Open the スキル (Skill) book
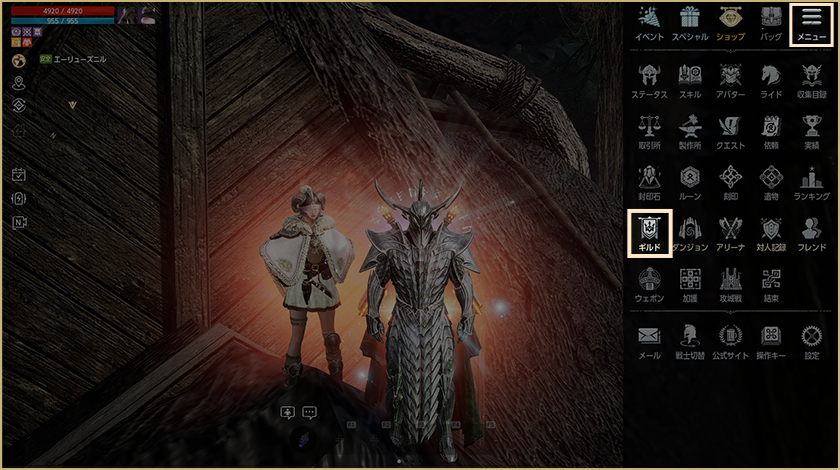 (x=690, y=79)
